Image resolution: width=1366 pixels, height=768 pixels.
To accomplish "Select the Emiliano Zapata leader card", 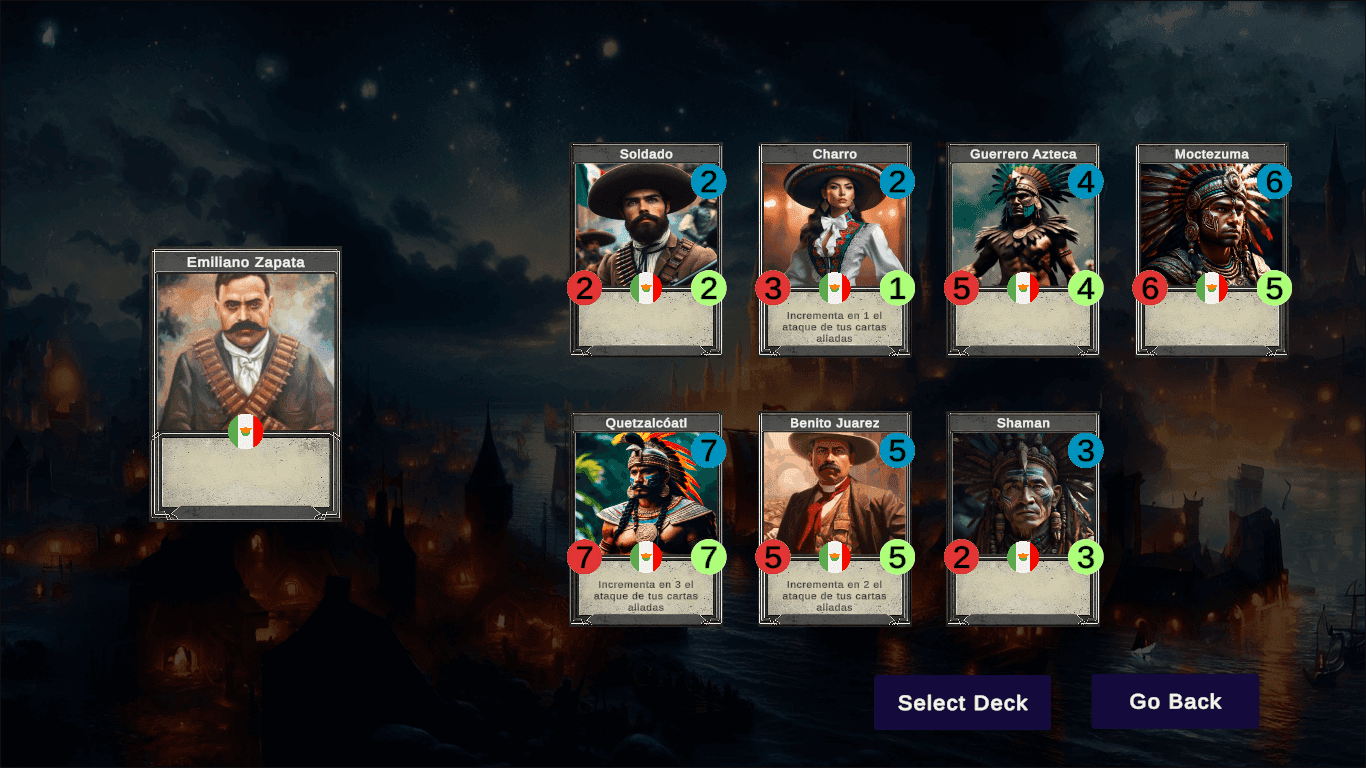I will (x=246, y=384).
